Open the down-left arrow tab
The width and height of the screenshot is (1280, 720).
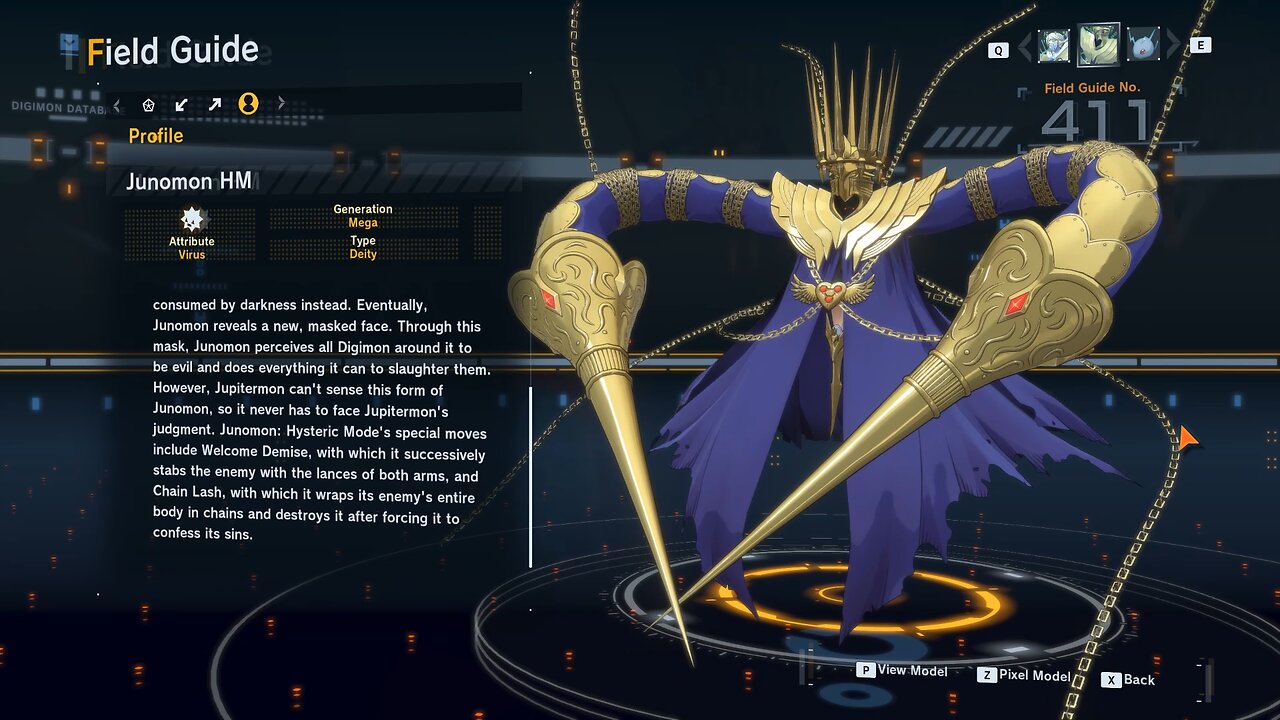click(181, 104)
